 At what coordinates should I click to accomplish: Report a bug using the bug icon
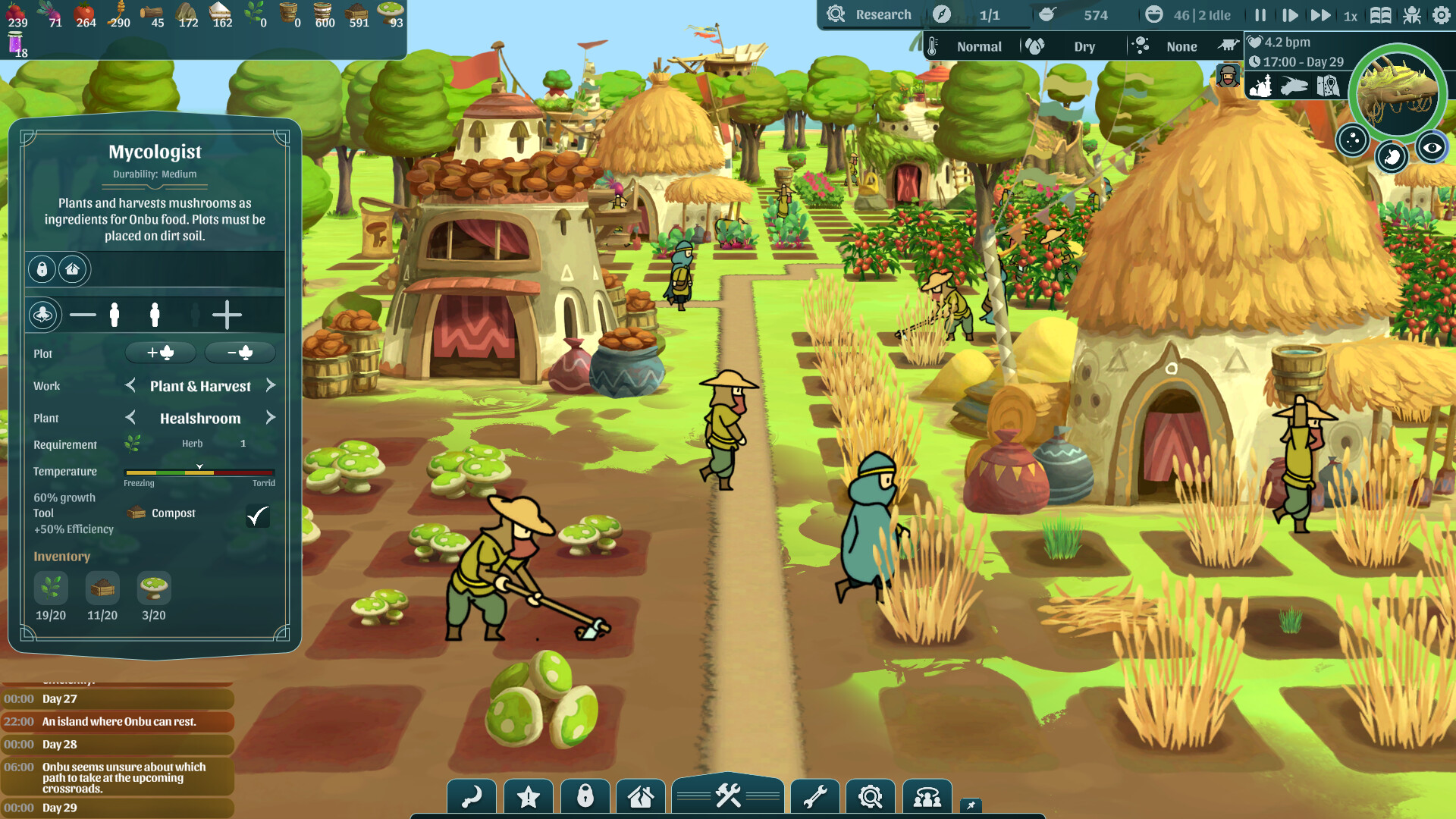point(1412,14)
